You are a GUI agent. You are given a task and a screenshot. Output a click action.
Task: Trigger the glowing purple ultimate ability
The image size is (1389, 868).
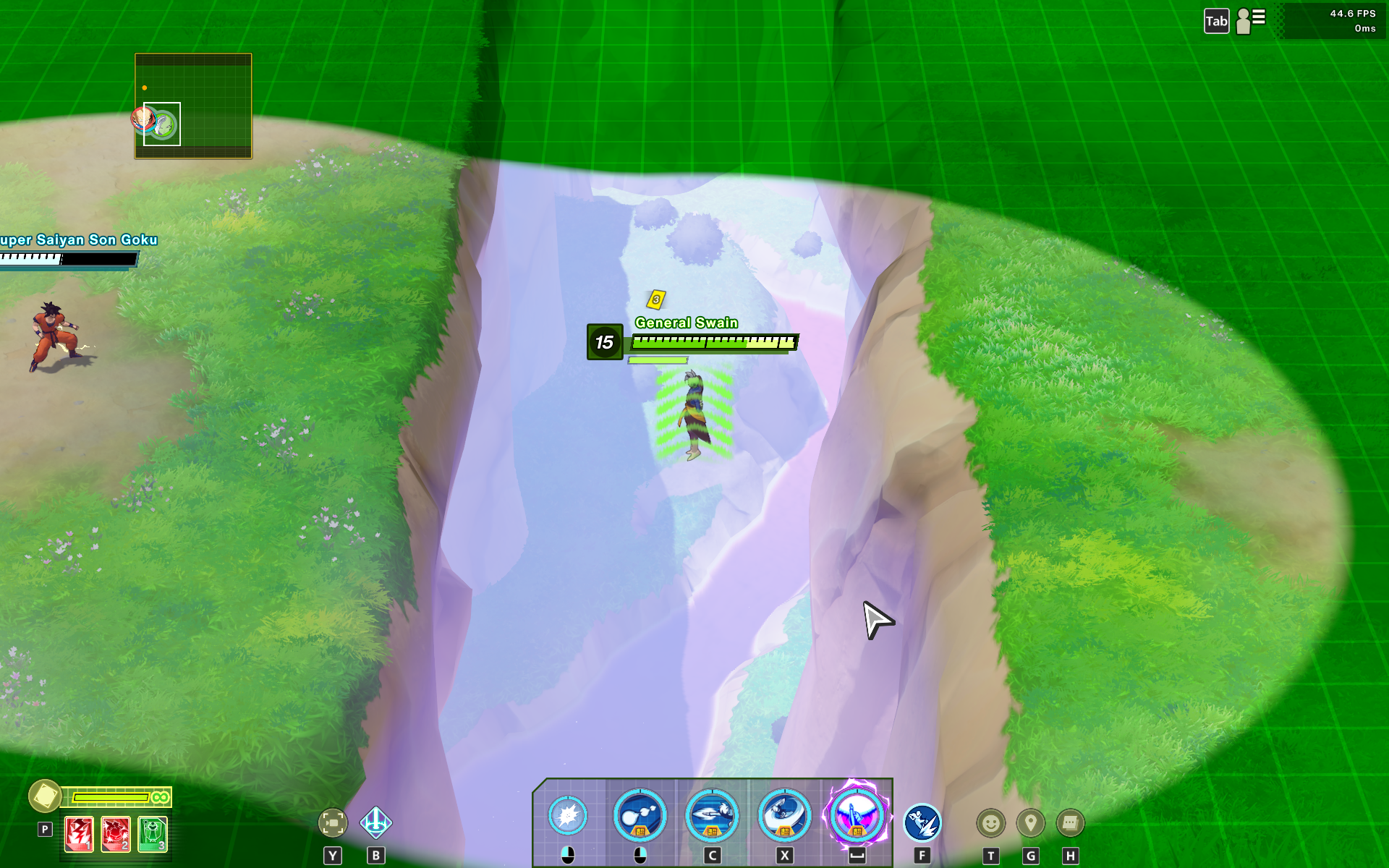pyautogui.click(x=857, y=817)
